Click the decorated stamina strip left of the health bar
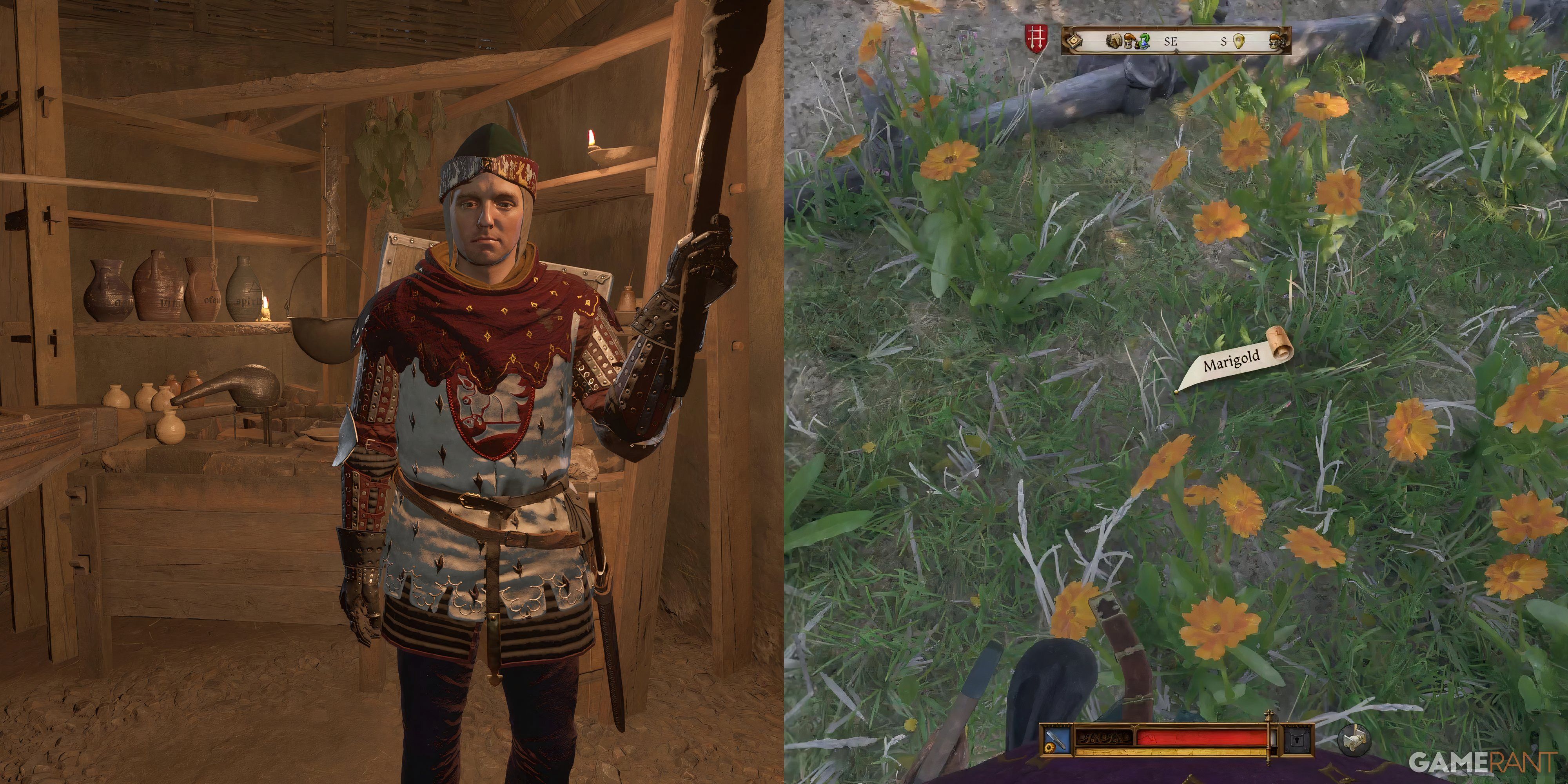Image resolution: width=1568 pixels, height=784 pixels. click(1104, 739)
